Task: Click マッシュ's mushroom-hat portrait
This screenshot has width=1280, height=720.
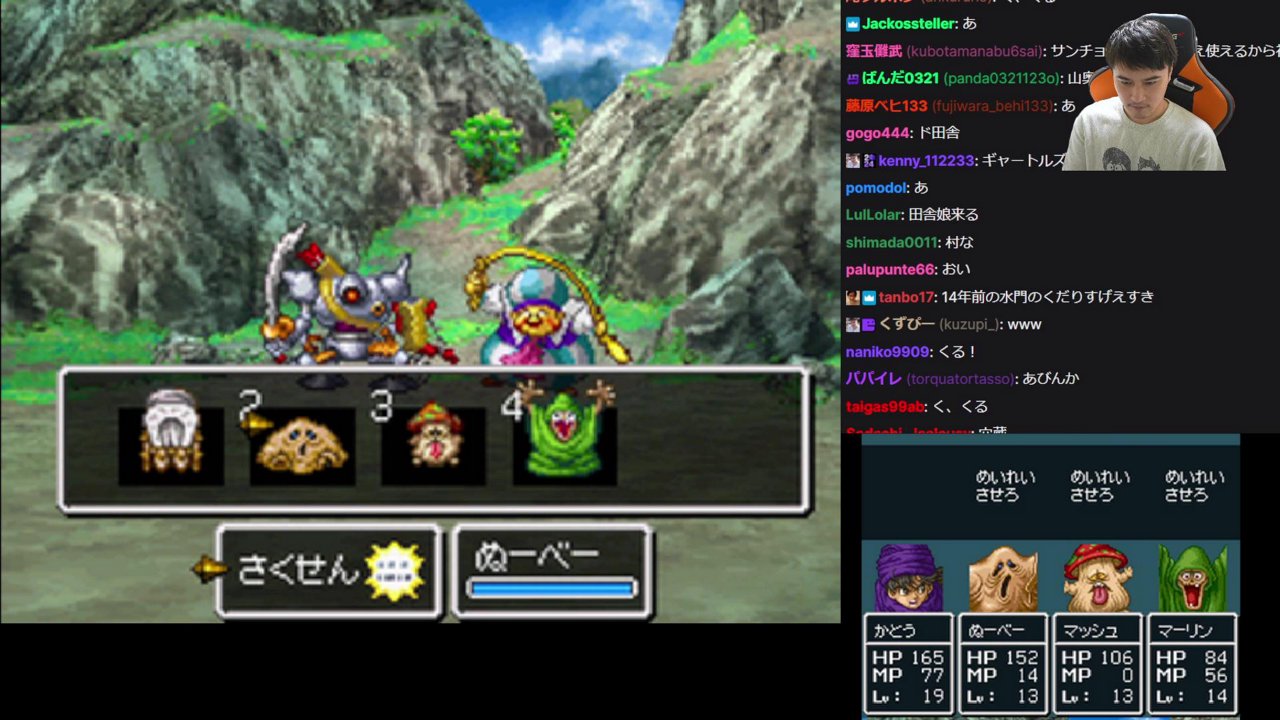Action: 1098,580
